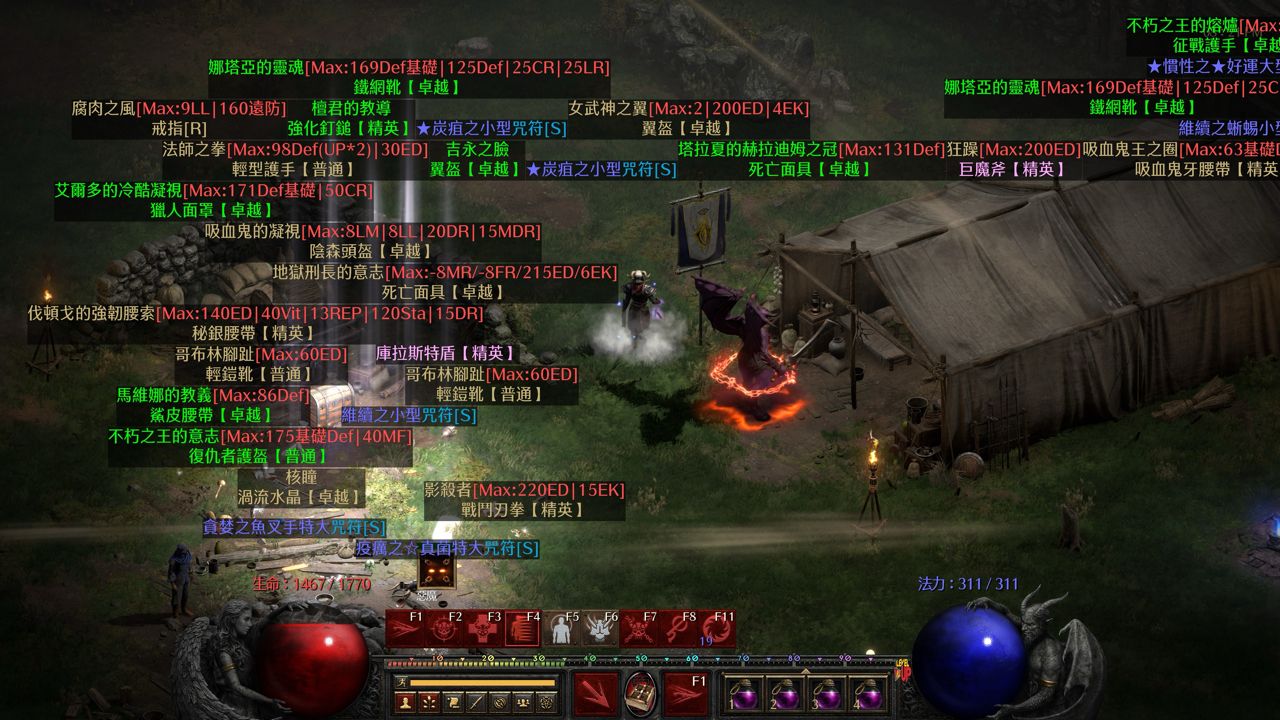
Task: Open the right-click skill selector marked F1
Action: coord(687,693)
